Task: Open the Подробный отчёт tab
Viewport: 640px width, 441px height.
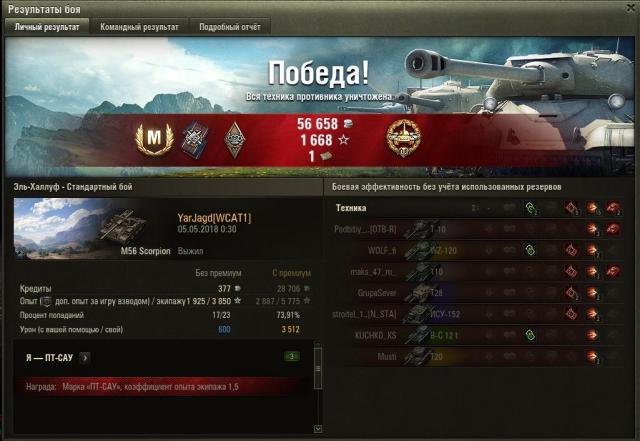Action: point(229,27)
